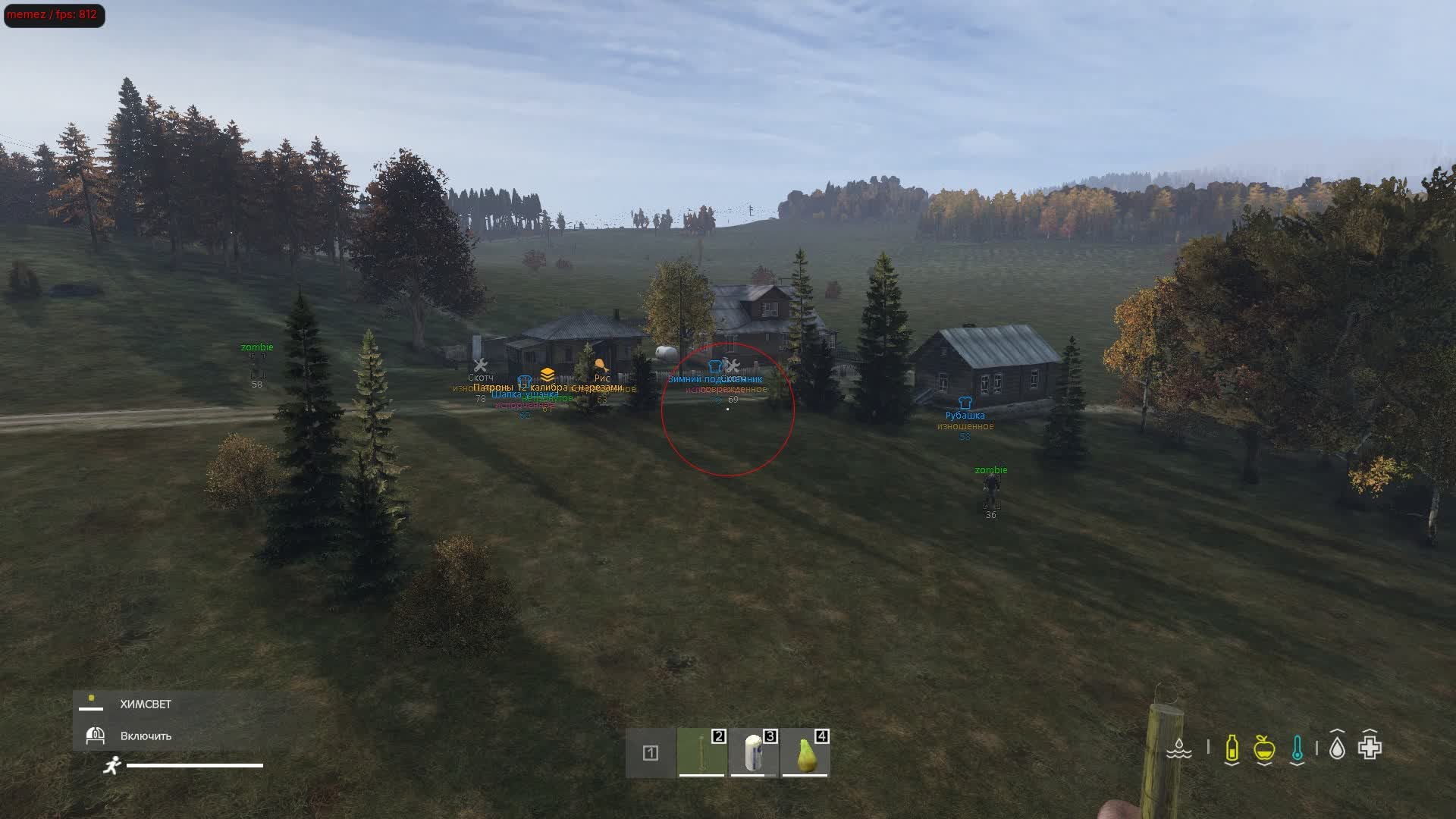Image resolution: width=1456 pixels, height=819 pixels.
Task: Expand the chevron above the health cross
Action: click(1370, 730)
